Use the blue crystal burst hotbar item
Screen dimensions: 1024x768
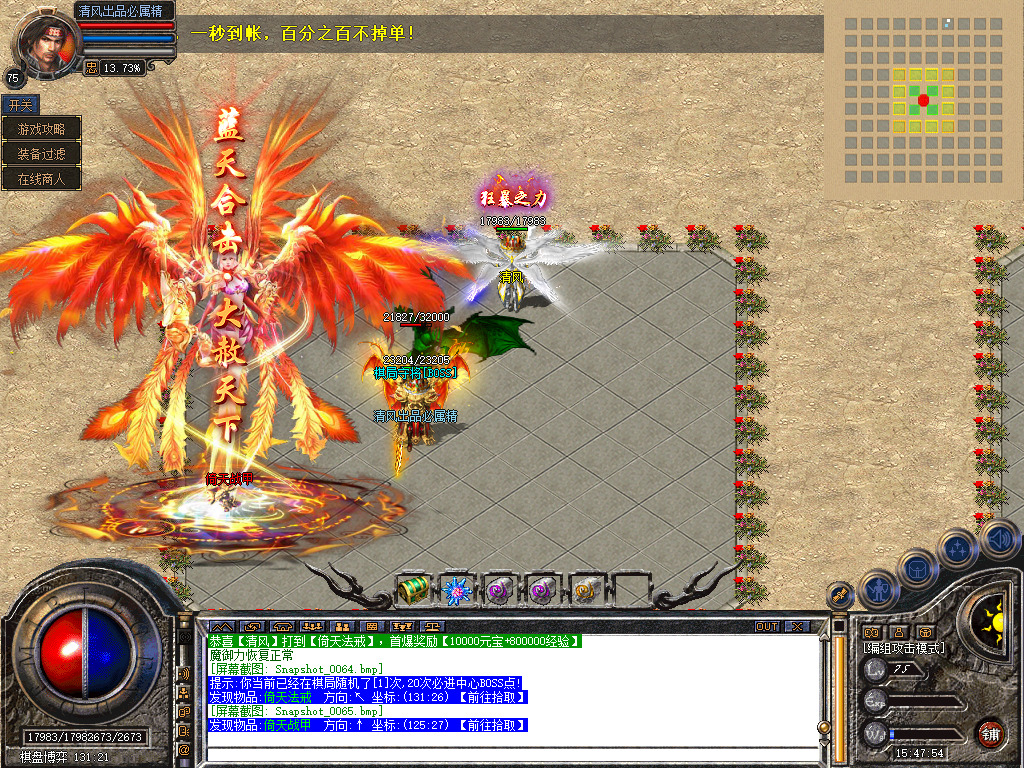(x=457, y=590)
